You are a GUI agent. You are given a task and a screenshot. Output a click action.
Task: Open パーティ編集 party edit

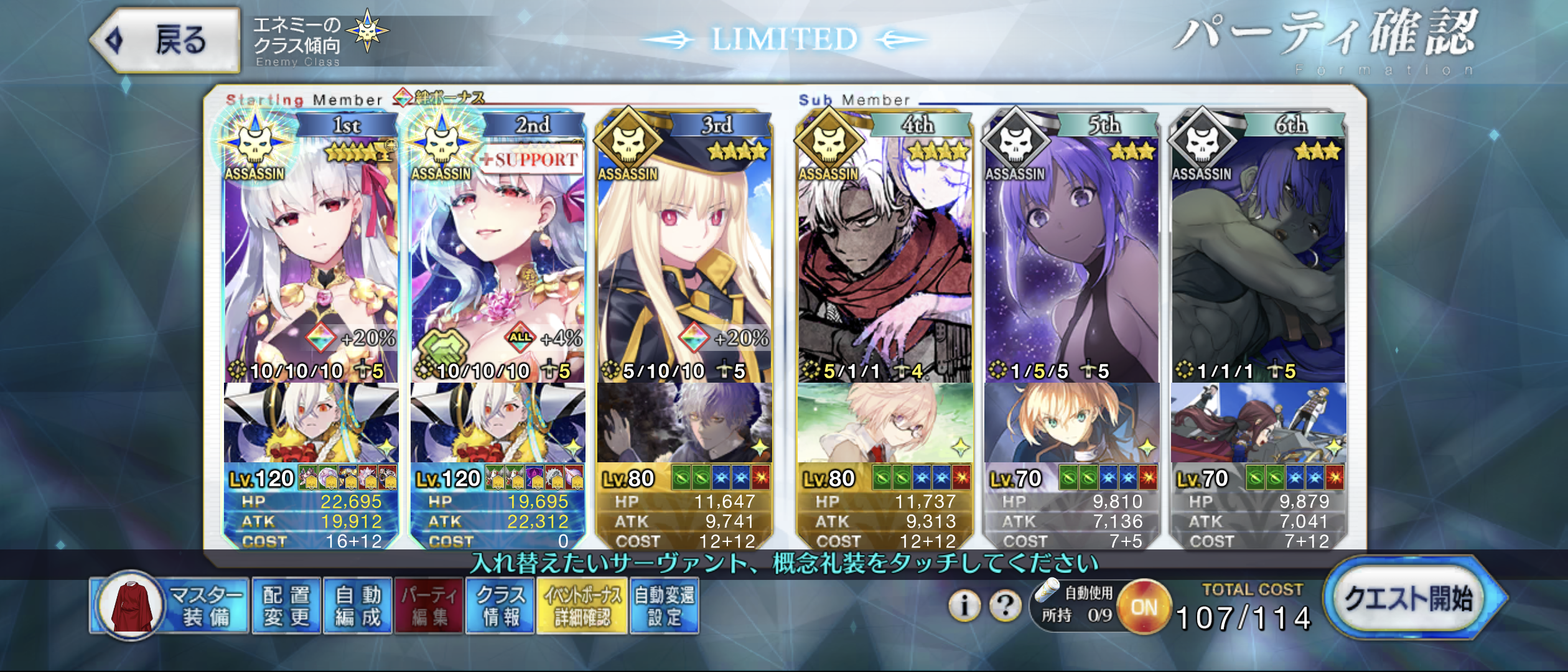pos(429,606)
